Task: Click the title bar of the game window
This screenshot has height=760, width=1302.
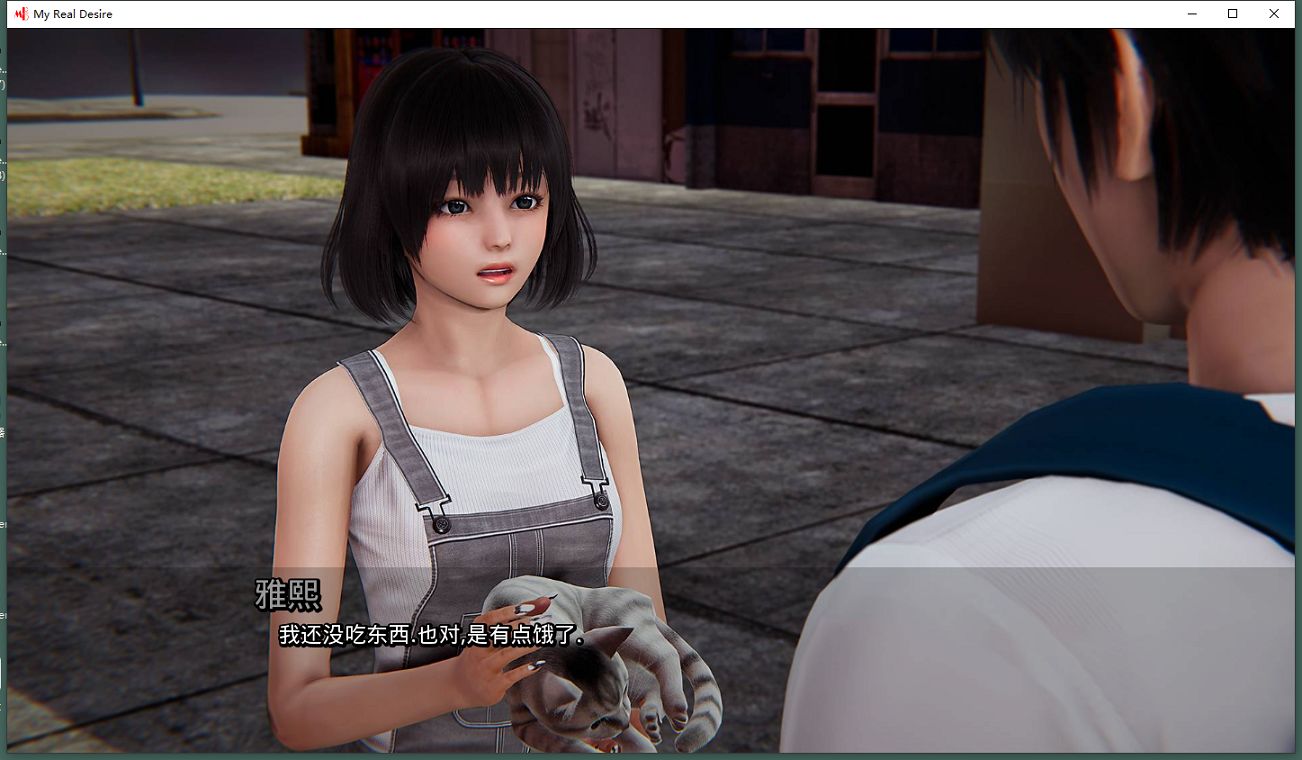Action: coord(600,13)
